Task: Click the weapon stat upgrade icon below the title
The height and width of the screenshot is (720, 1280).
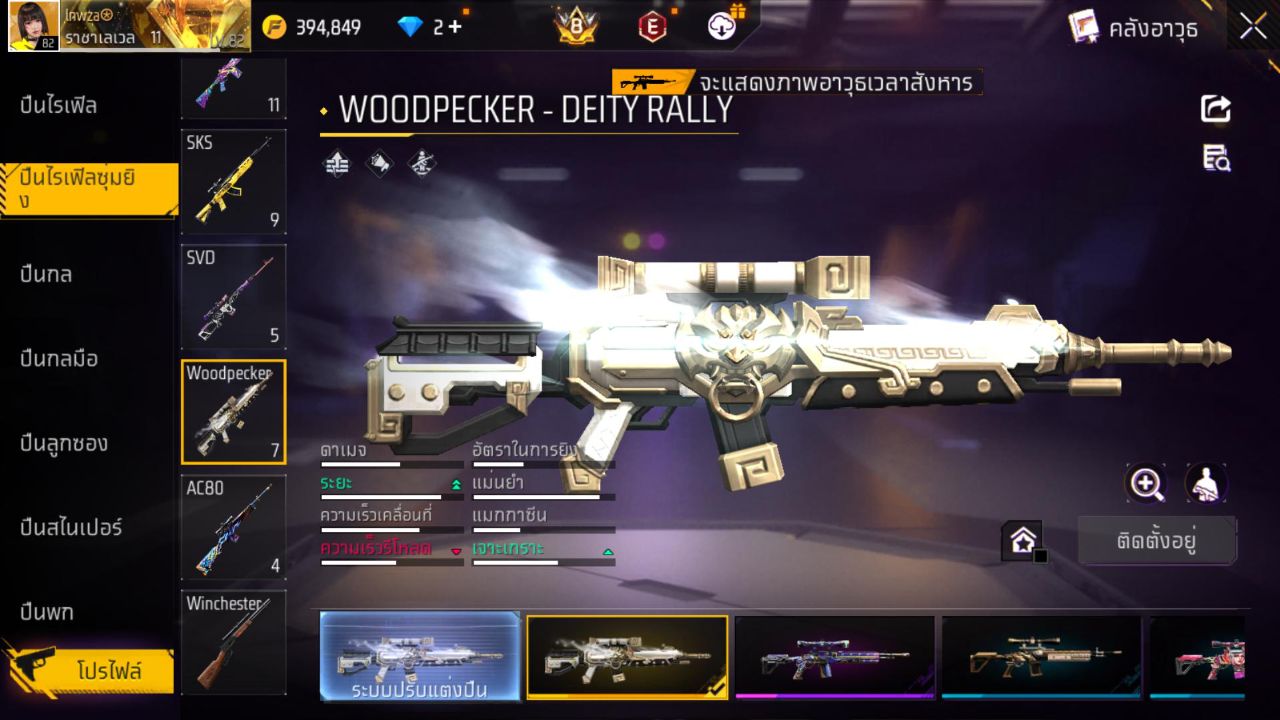Action: click(x=336, y=164)
